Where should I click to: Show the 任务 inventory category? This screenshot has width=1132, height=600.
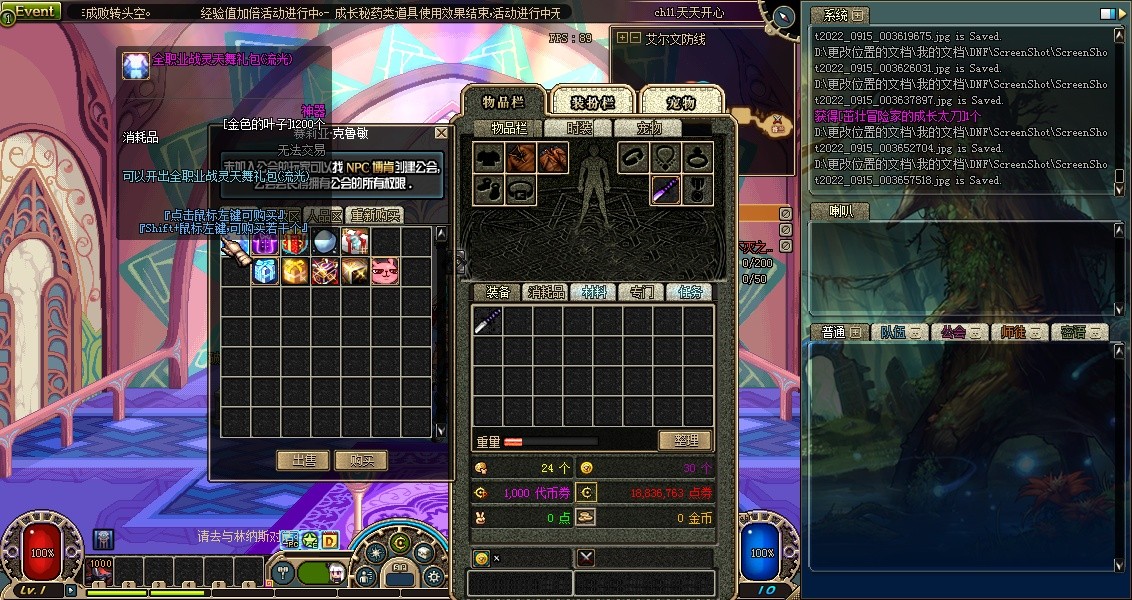point(690,292)
